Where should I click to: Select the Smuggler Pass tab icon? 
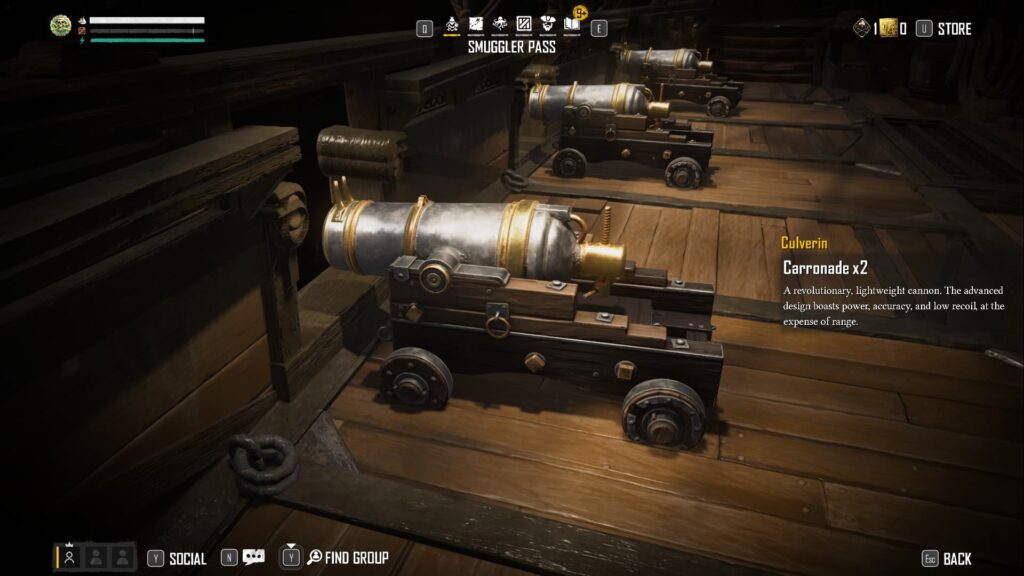pyautogui.click(x=452, y=24)
